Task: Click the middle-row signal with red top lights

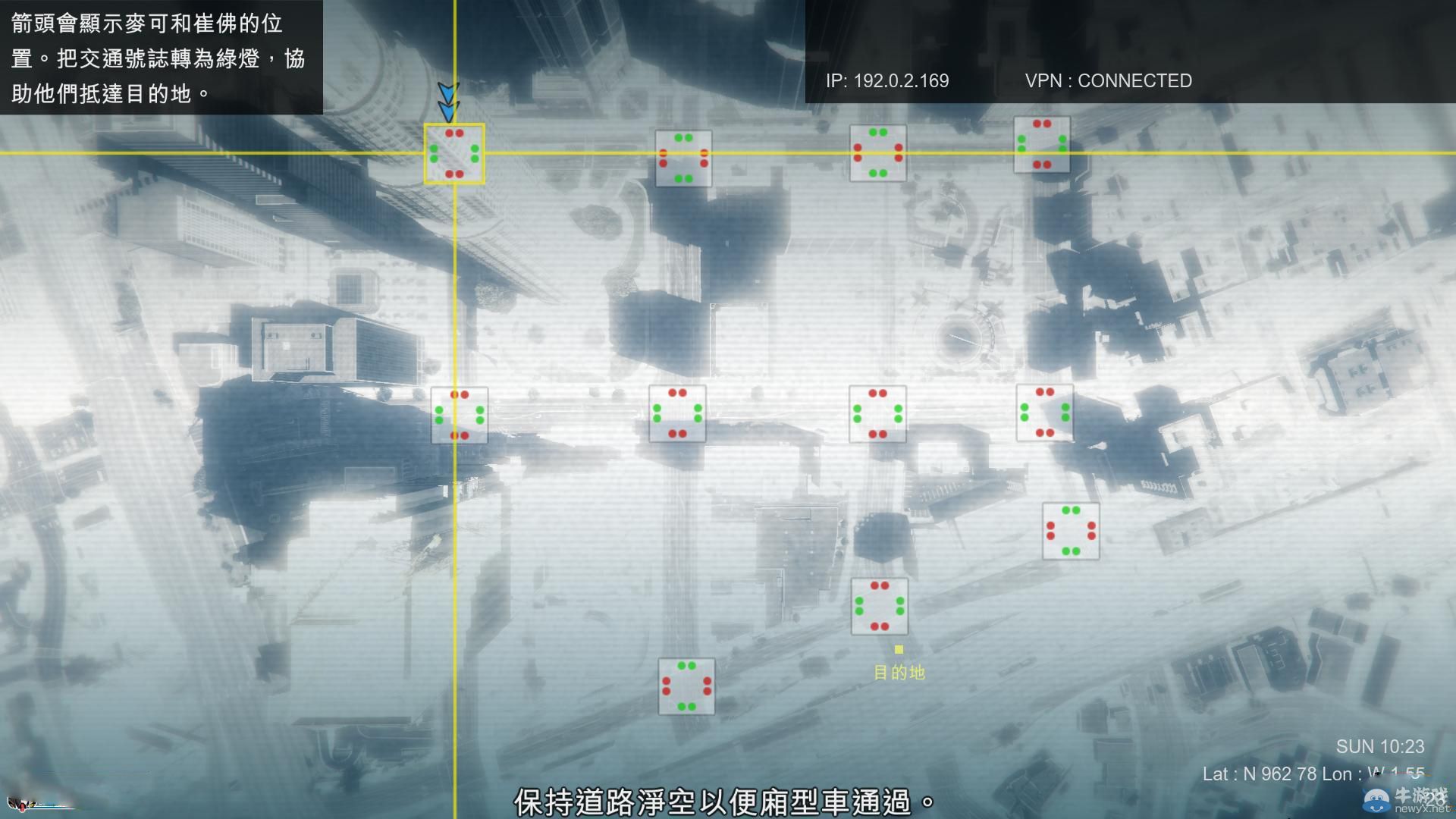Action: pyautogui.click(x=677, y=413)
